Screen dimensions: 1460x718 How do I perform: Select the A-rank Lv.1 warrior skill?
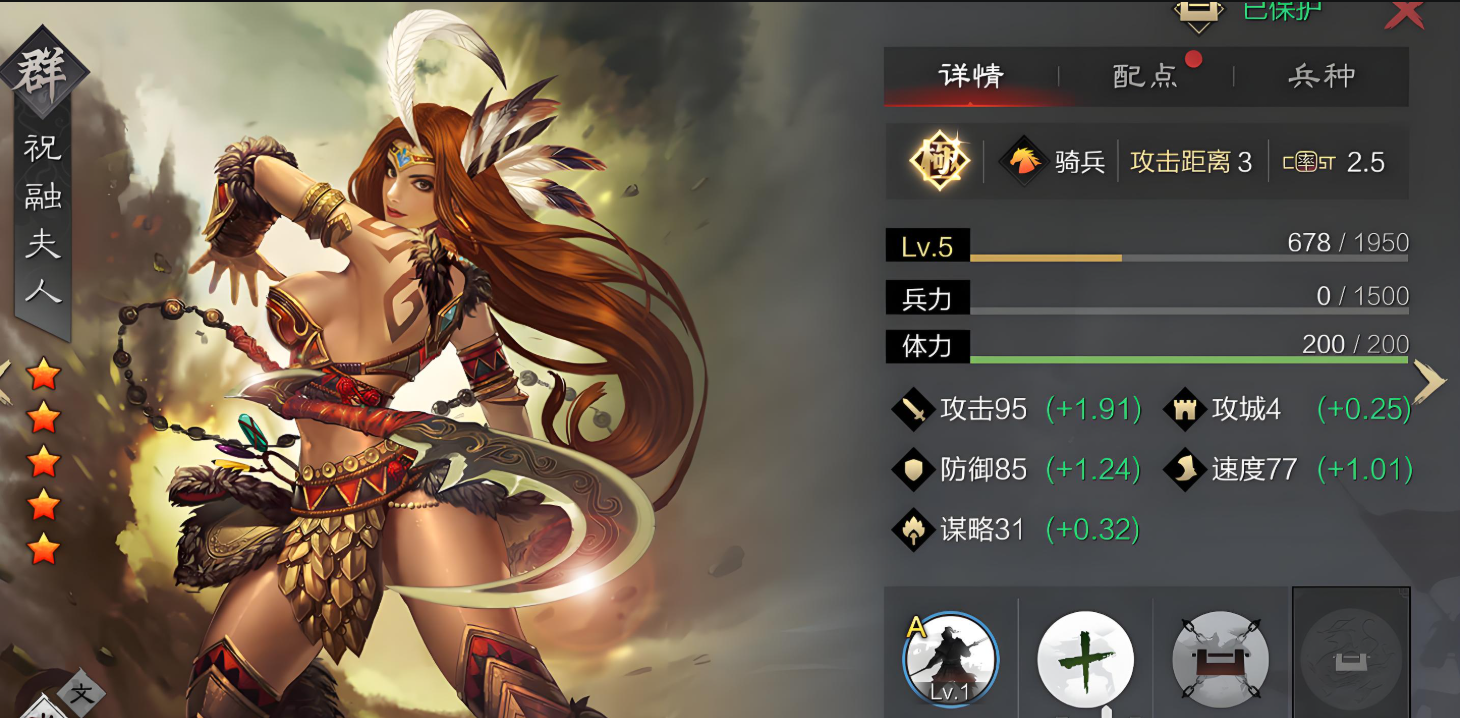pyautogui.click(x=950, y=658)
